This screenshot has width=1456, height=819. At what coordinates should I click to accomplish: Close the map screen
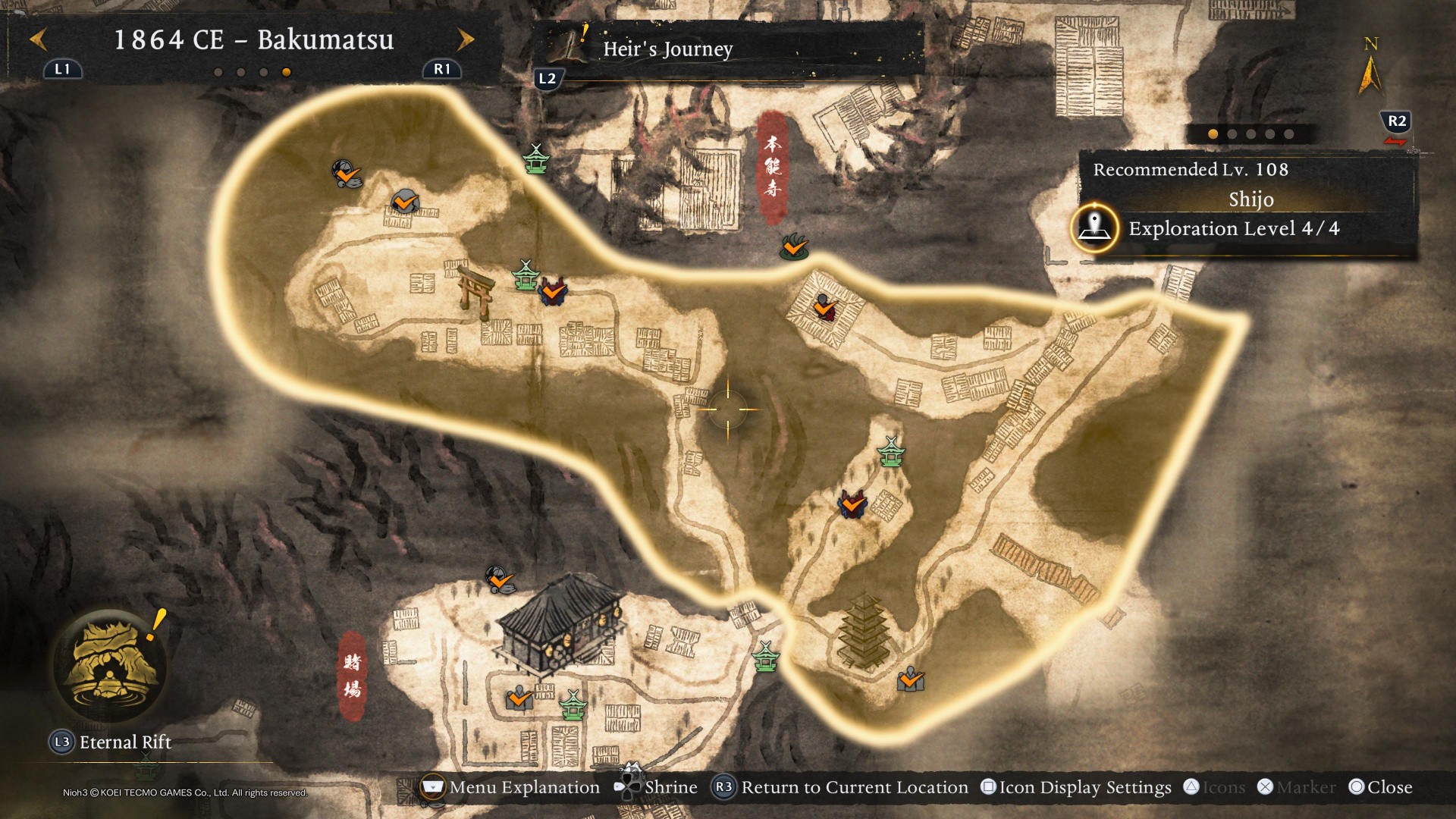point(1381,787)
